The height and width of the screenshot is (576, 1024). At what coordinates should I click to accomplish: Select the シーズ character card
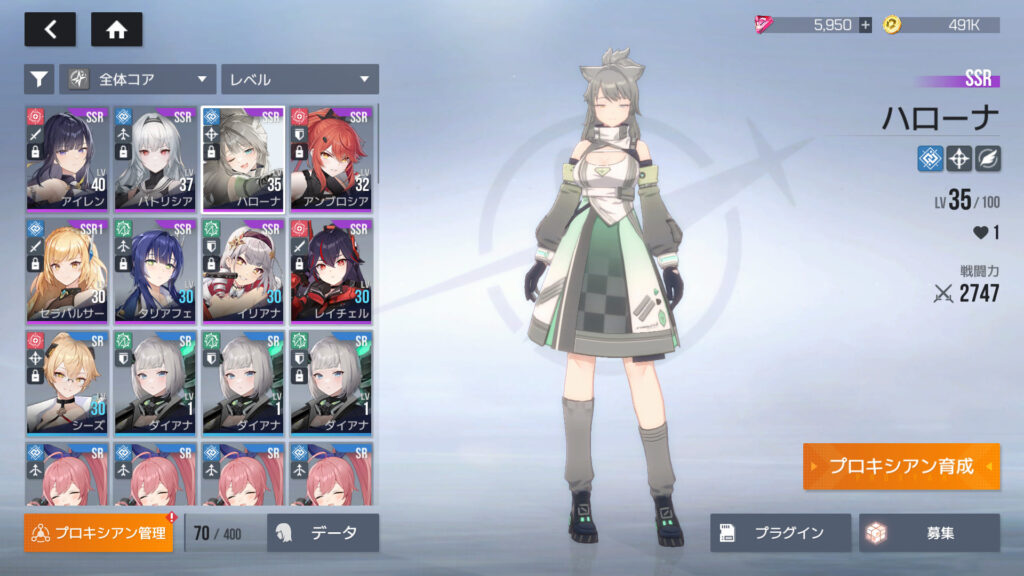click(67, 382)
